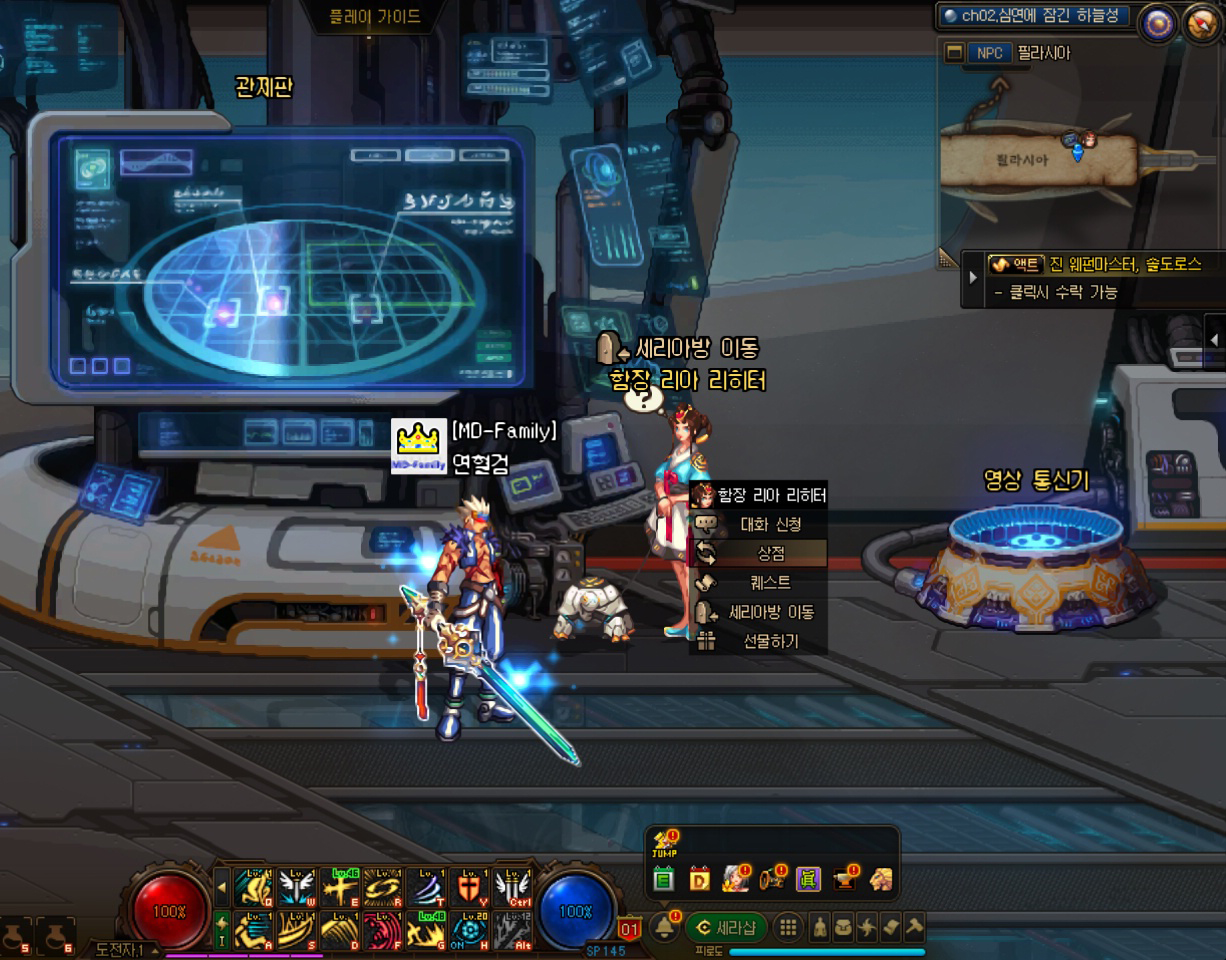Click the 도전자.1 label below the skill bar
The width and height of the screenshot is (1226, 960).
click(x=120, y=949)
